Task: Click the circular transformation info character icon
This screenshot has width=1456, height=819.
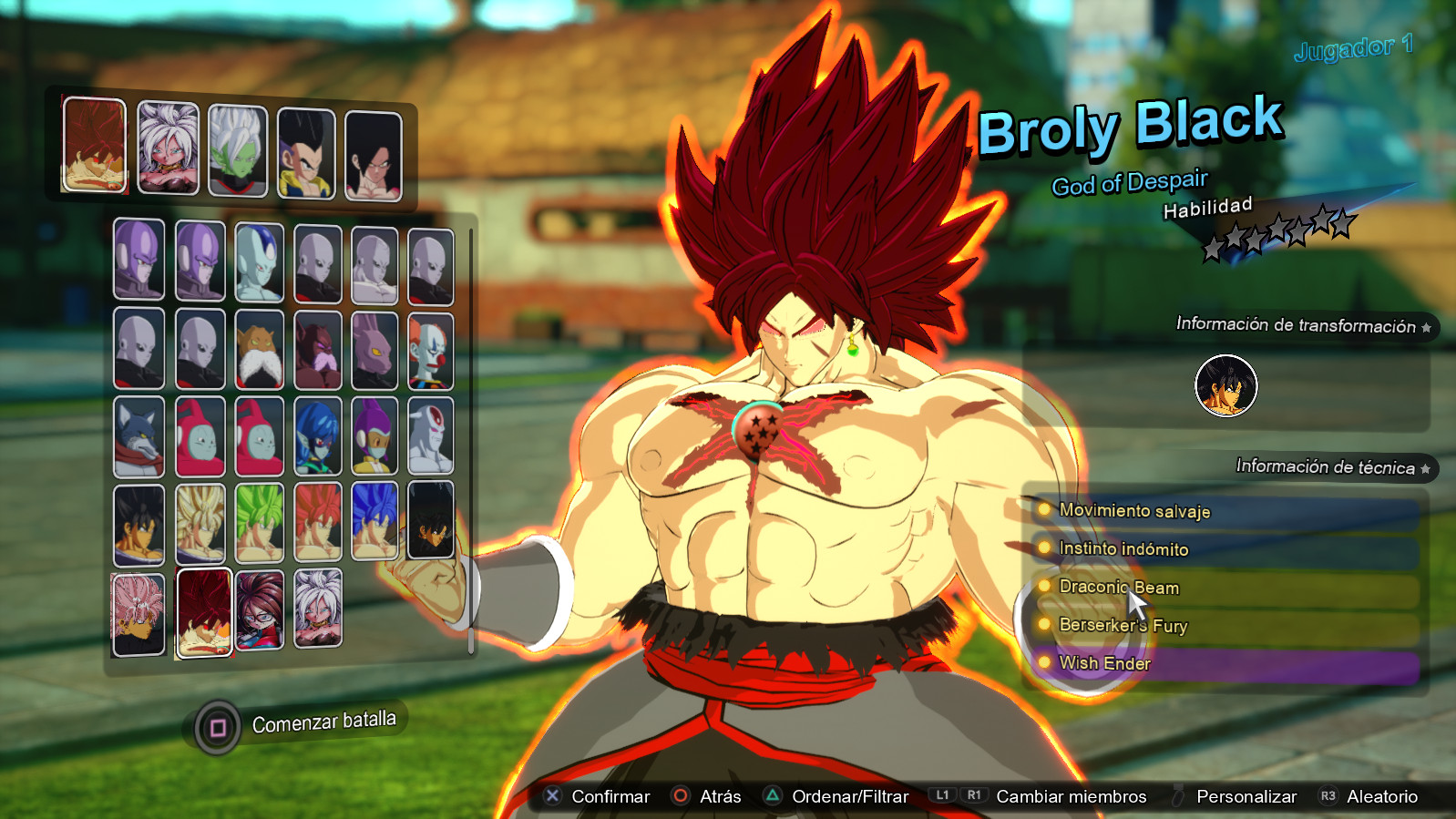Action: tap(1225, 385)
